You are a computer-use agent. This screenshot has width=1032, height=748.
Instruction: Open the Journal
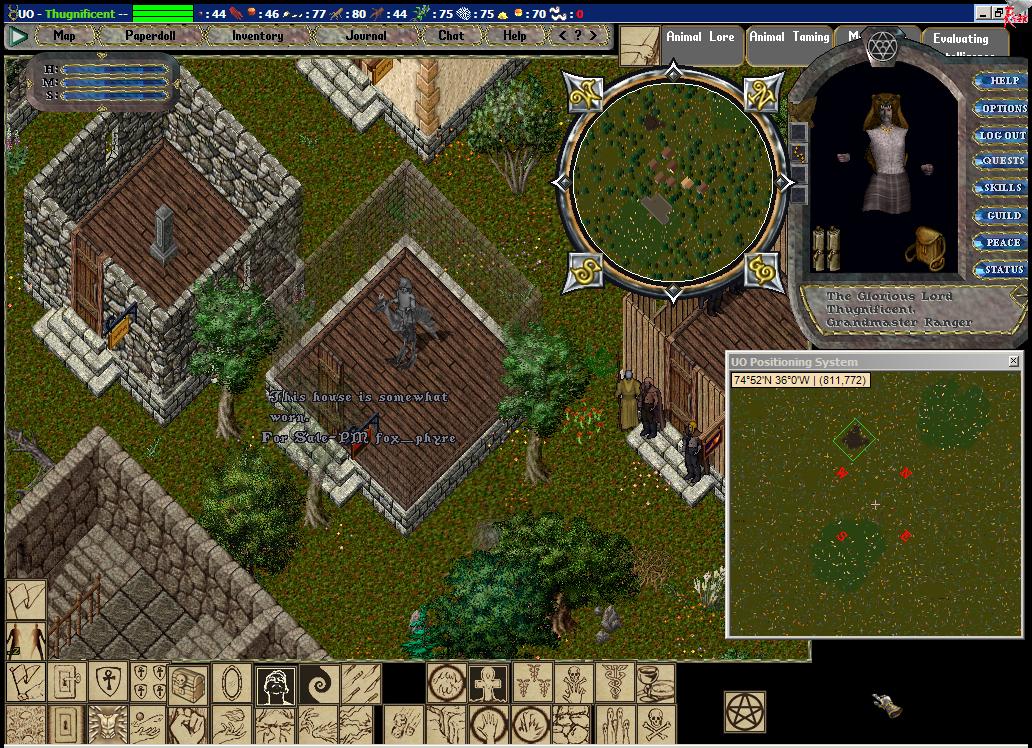click(x=365, y=36)
